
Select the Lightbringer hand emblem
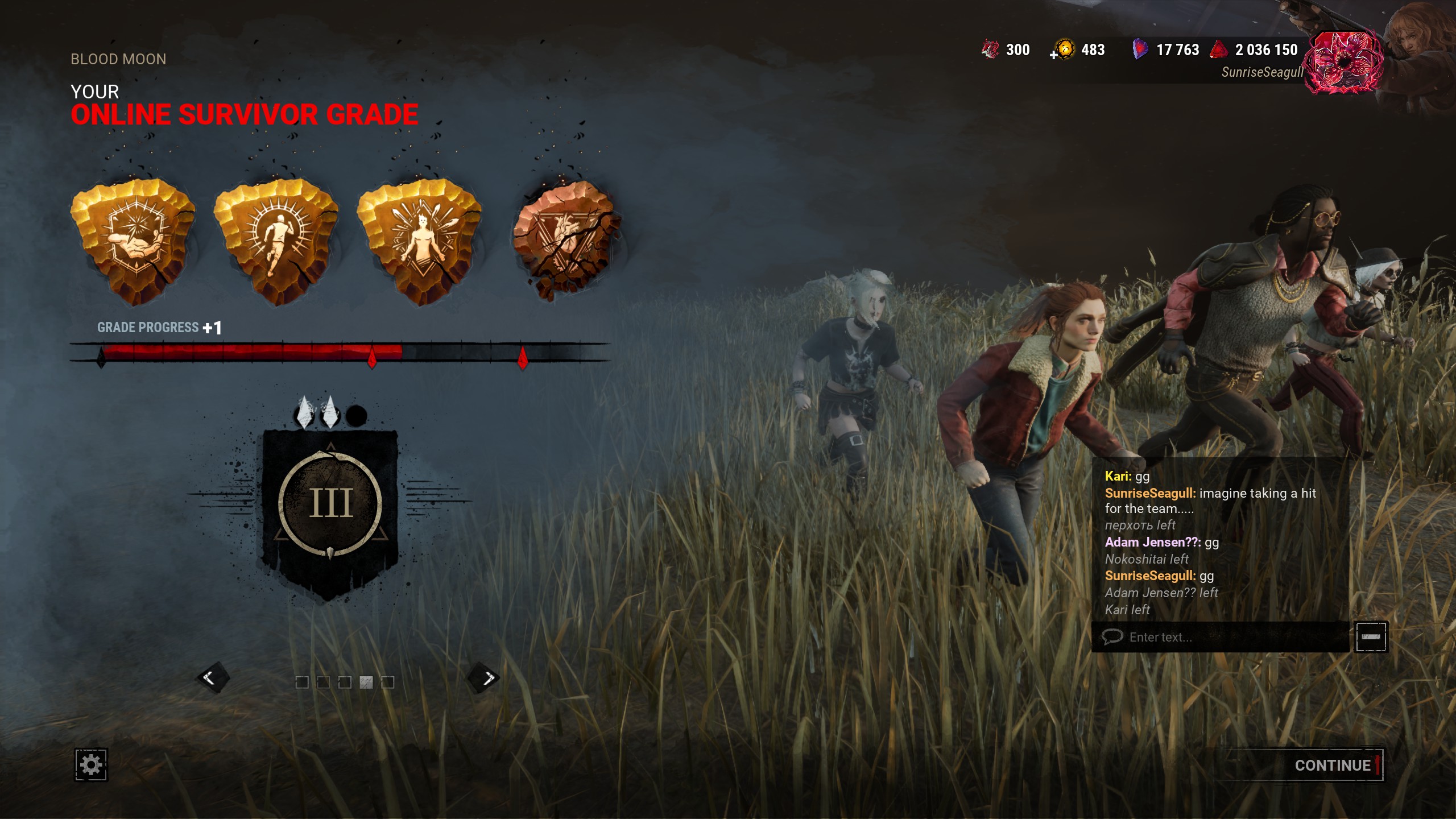click(x=134, y=241)
